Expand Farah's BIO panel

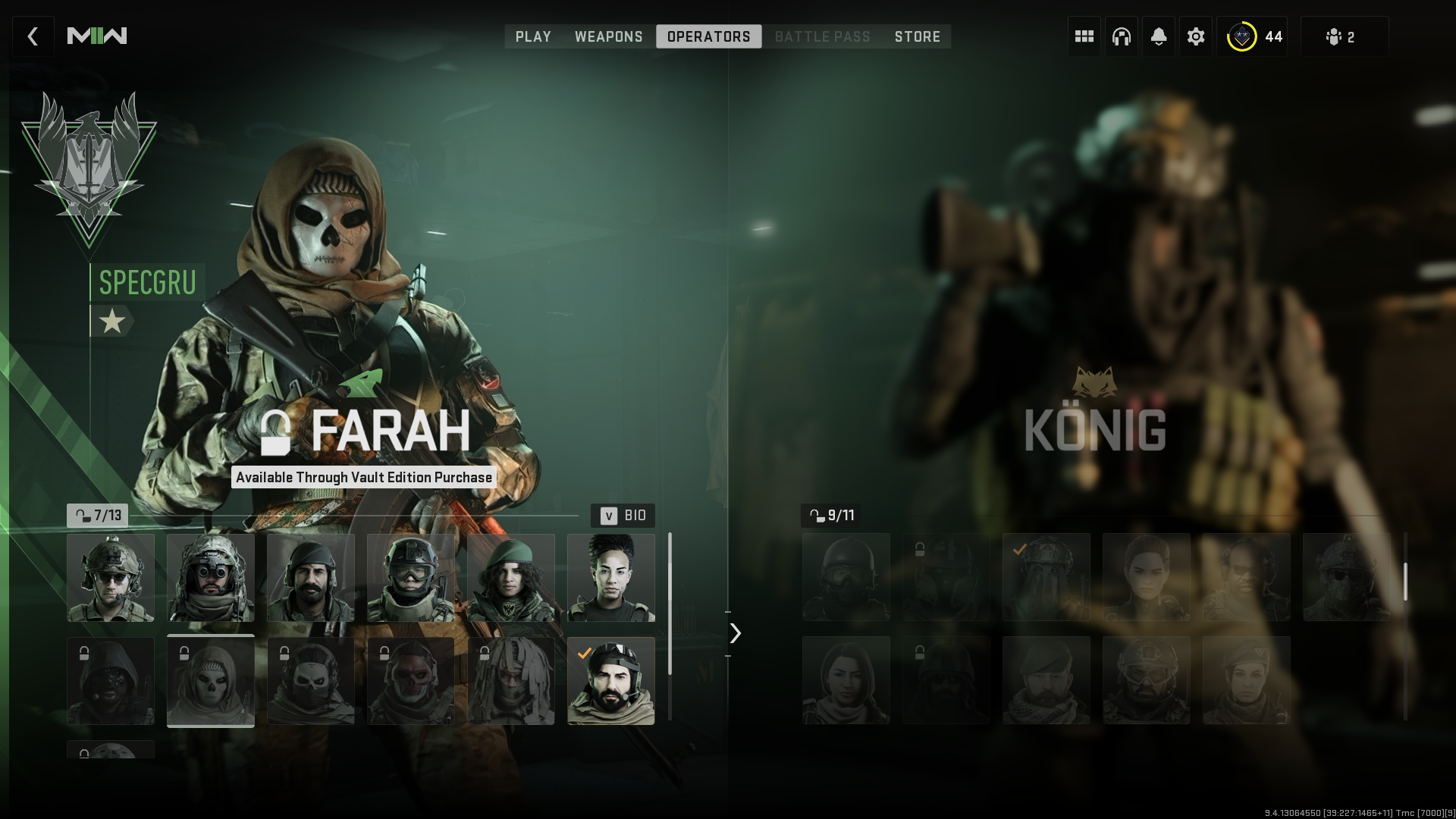622,515
